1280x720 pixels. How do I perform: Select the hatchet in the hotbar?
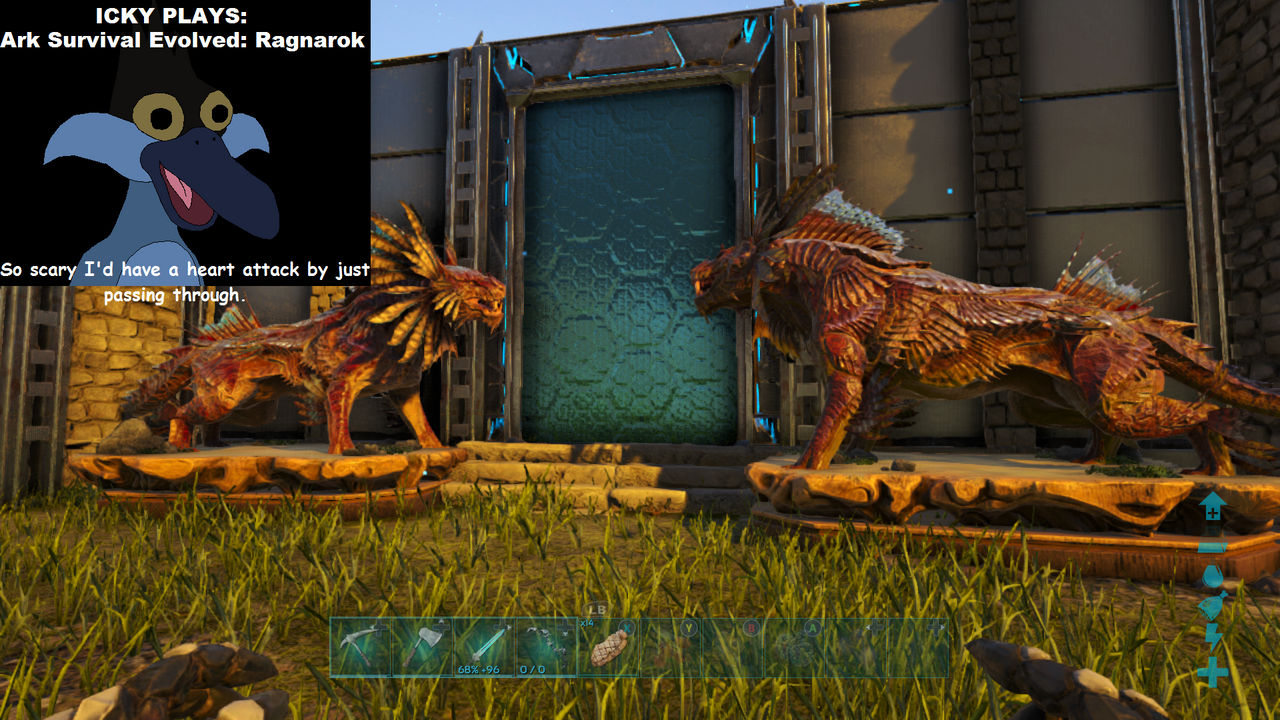pyautogui.click(x=424, y=643)
